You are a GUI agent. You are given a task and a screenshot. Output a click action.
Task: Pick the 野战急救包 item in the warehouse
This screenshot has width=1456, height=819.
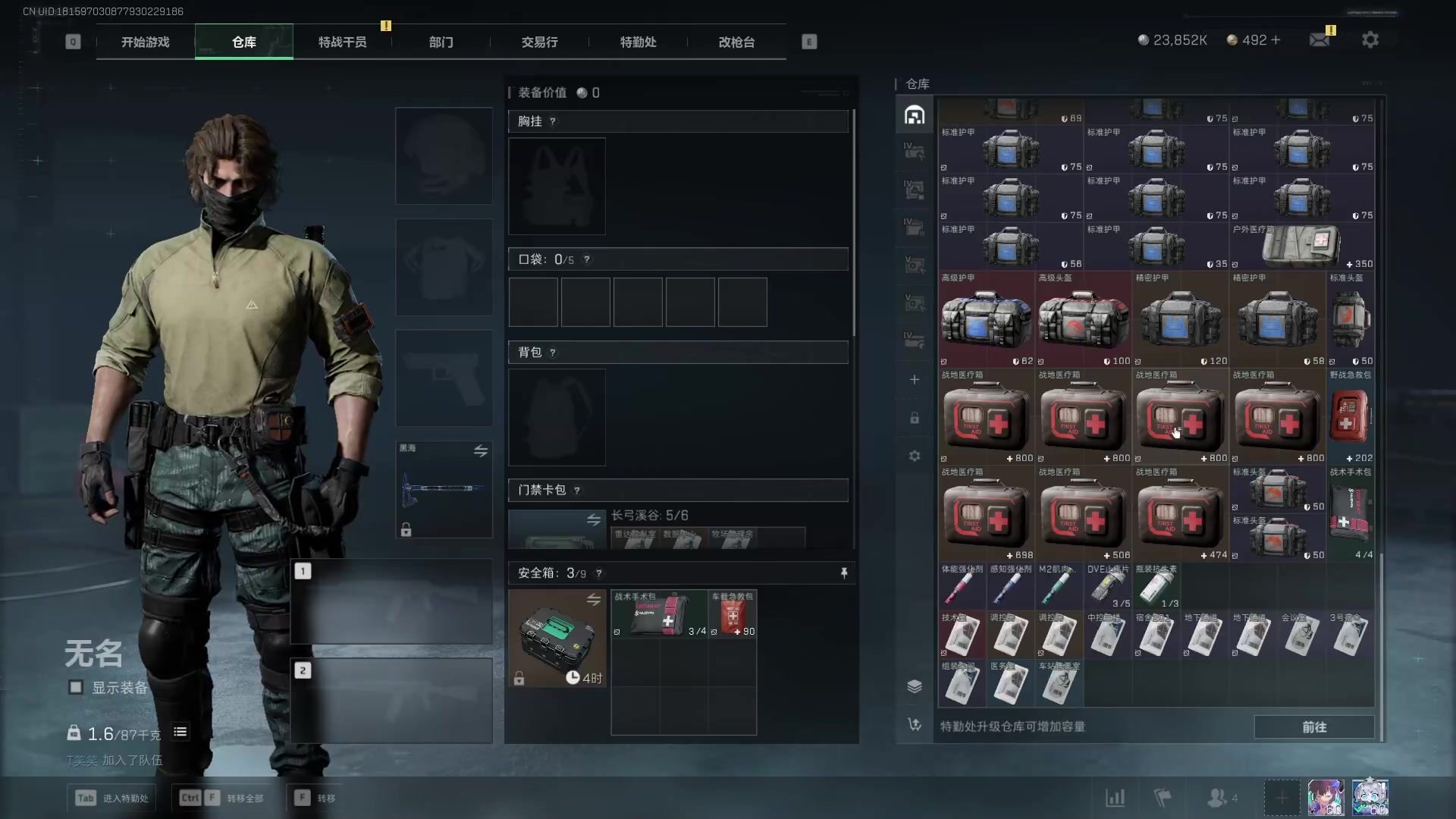(x=1350, y=417)
